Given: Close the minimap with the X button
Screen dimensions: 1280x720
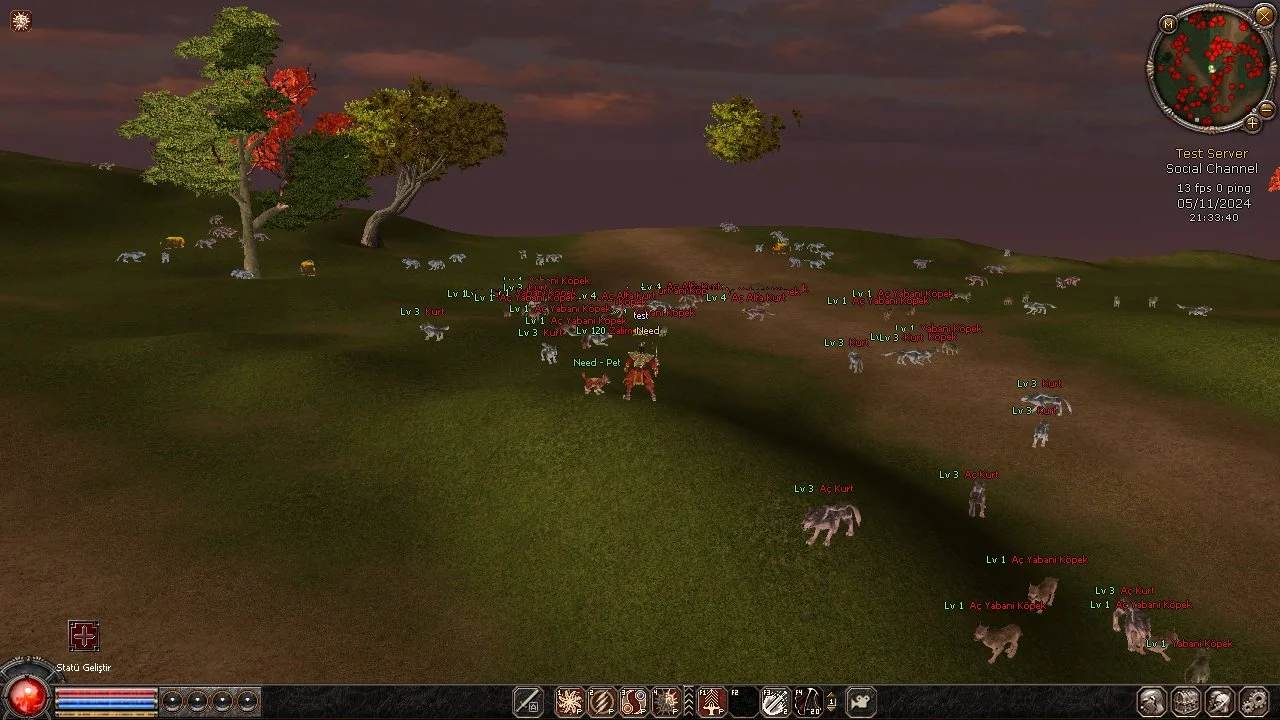Looking at the screenshot, I should coord(1264,14).
